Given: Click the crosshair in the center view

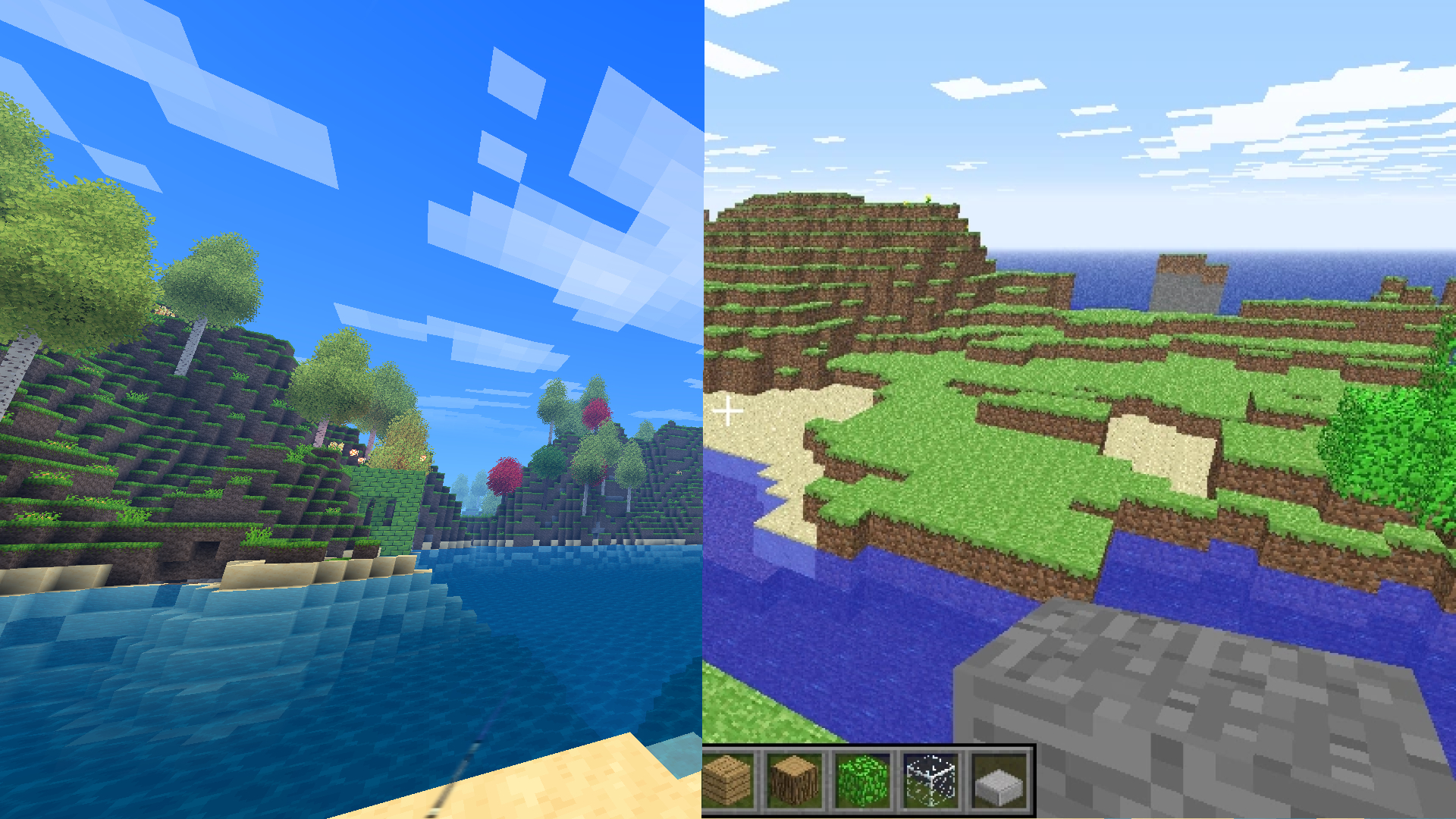Looking at the screenshot, I should pos(728,409).
